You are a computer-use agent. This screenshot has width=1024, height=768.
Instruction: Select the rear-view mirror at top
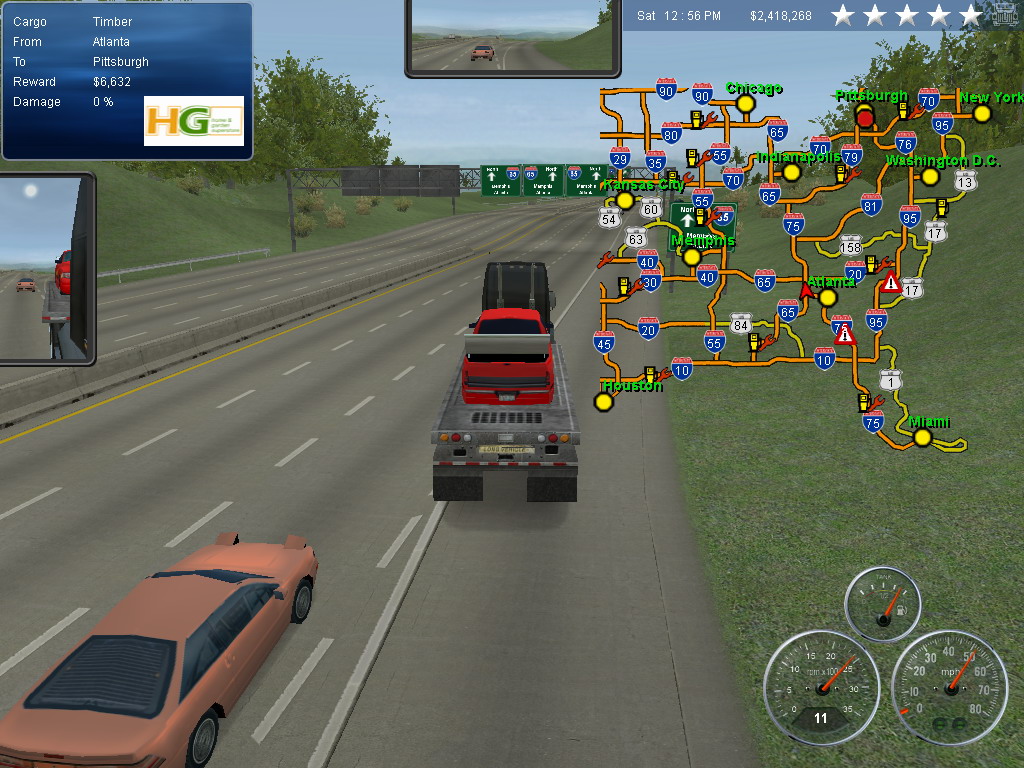[511, 37]
